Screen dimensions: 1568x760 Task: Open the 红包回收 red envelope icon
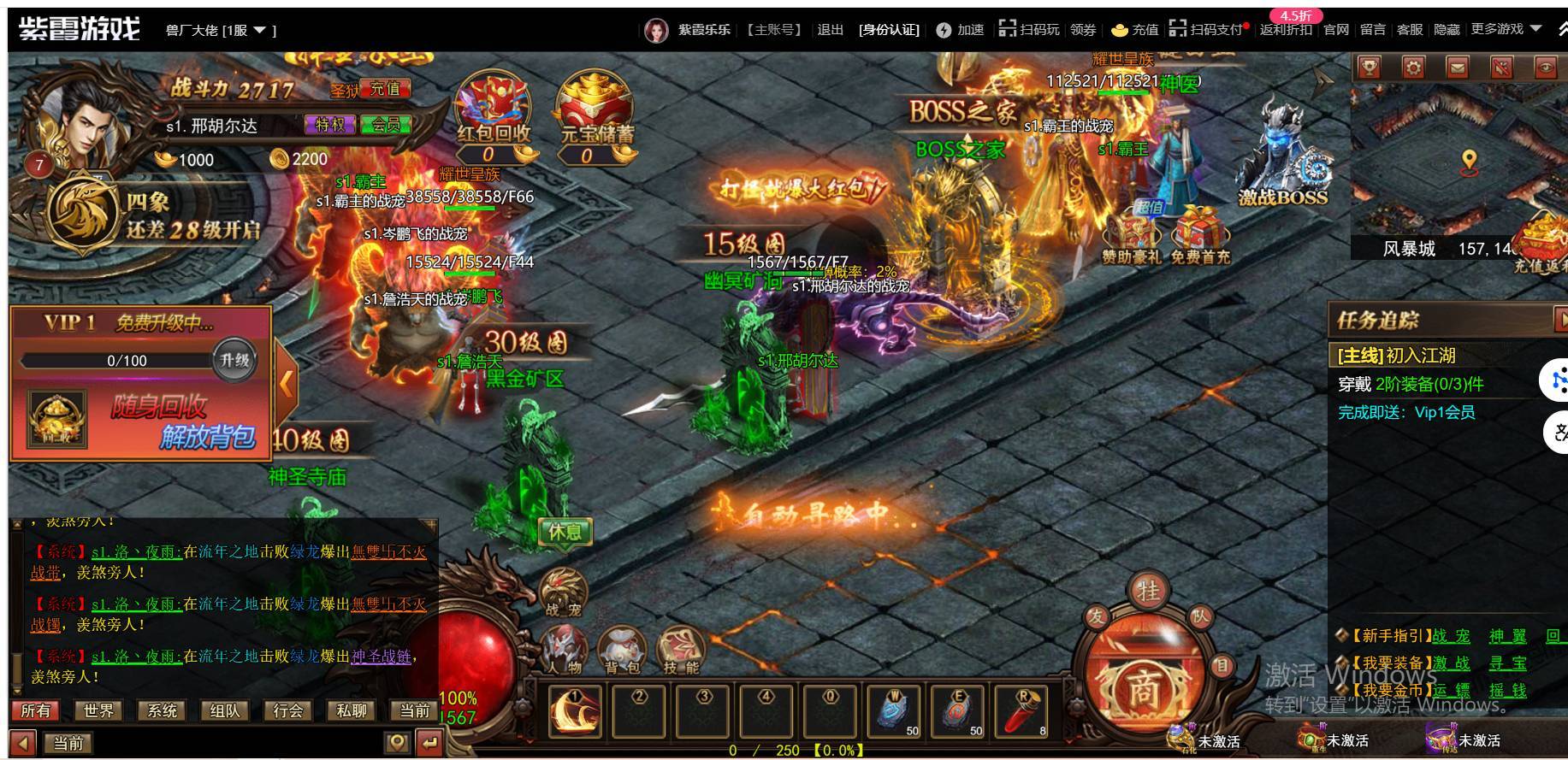(x=493, y=109)
